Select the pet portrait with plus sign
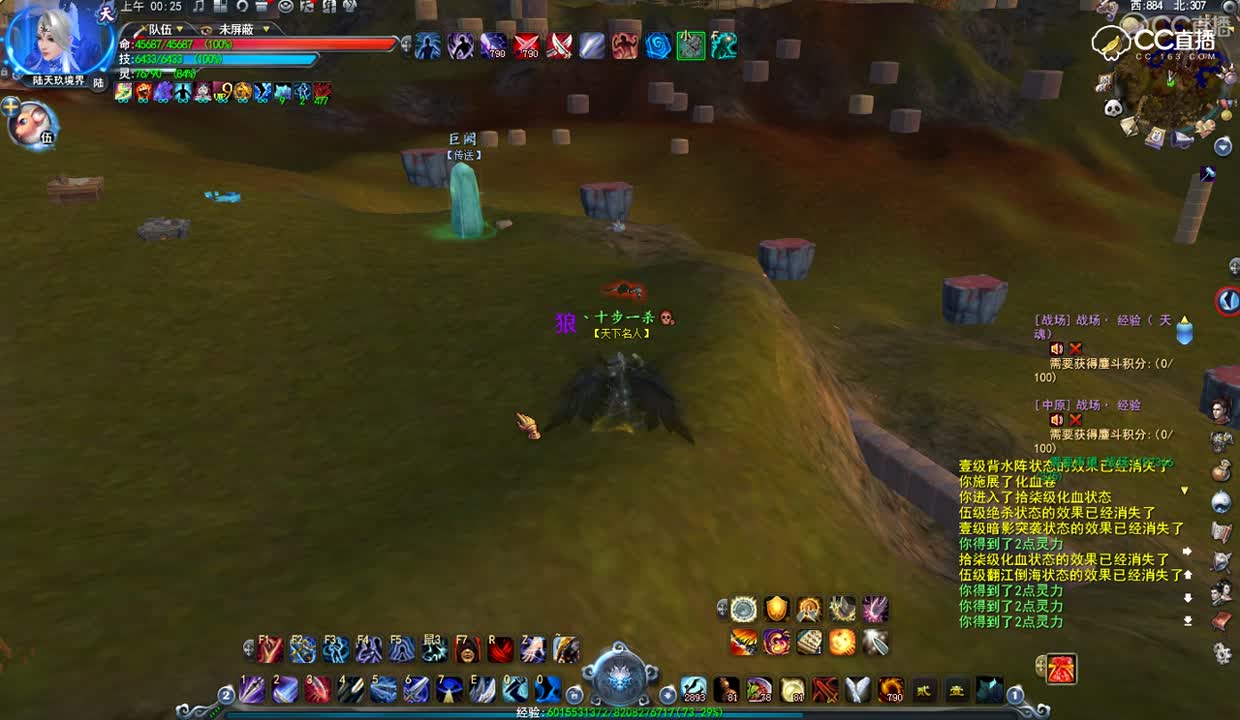The image size is (1240, 720). click(33, 125)
